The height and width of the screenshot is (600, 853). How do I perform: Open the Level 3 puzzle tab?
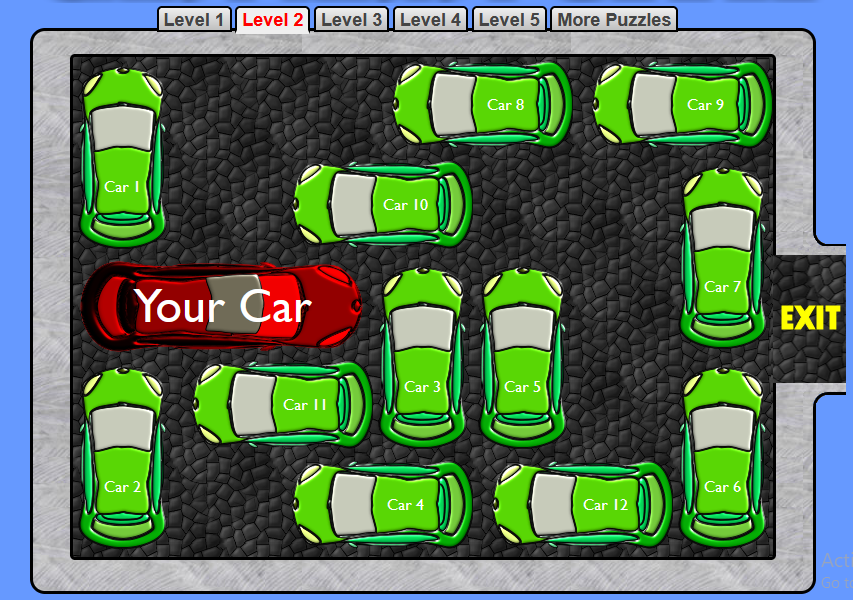352,20
